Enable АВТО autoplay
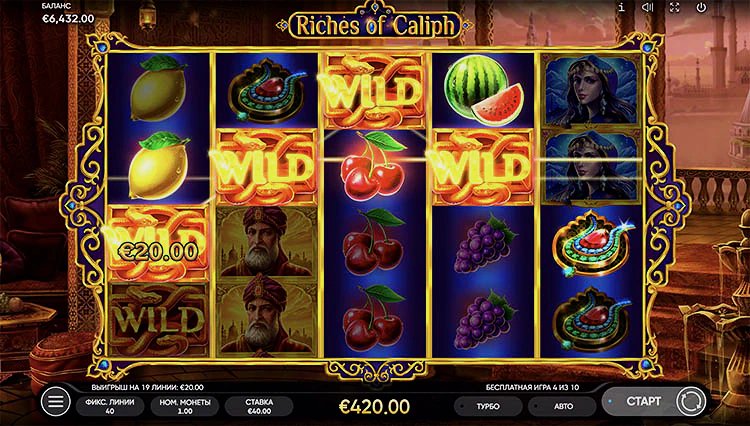 [x=562, y=406]
